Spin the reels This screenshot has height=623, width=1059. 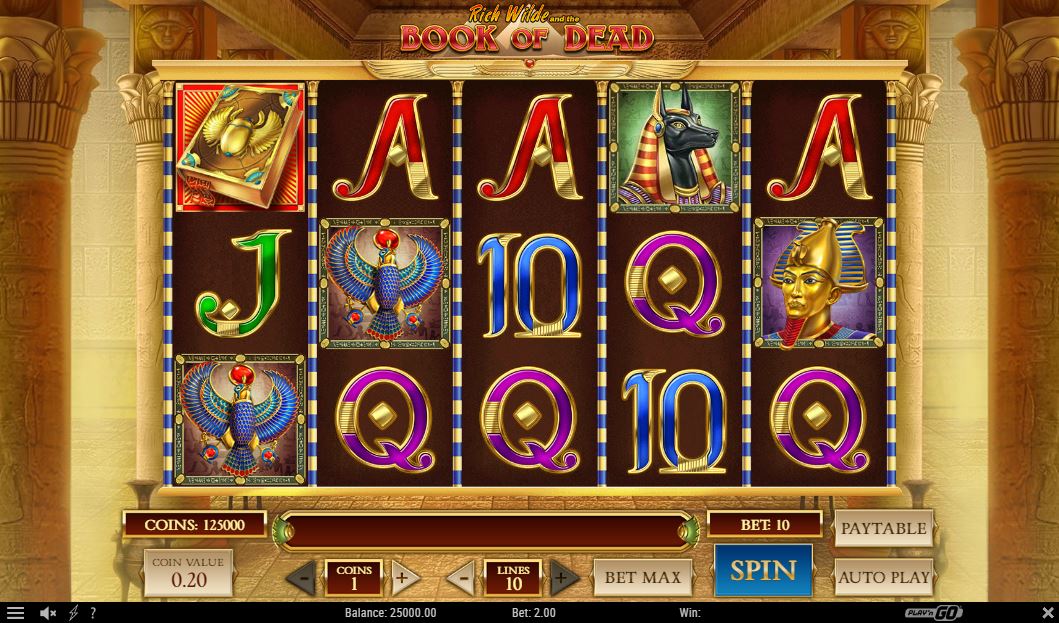pyautogui.click(x=763, y=571)
